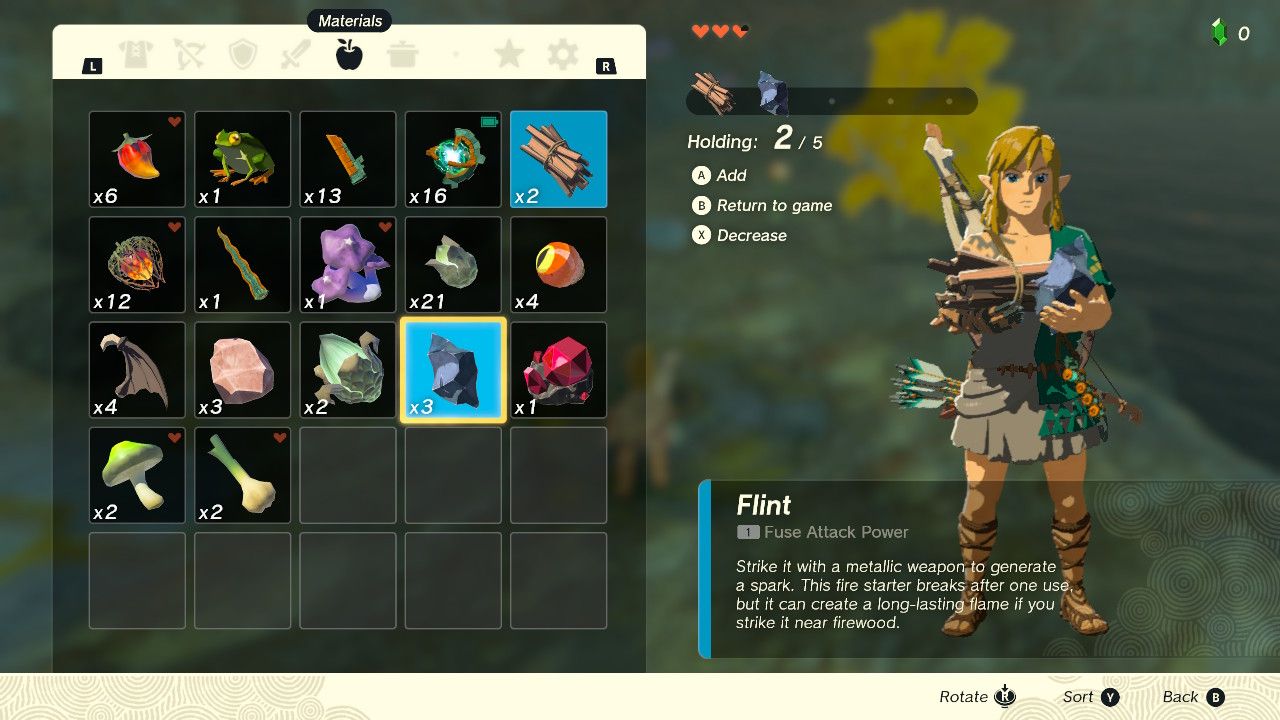Open the gear system tab
The width and height of the screenshot is (1280, 720).
tap(563, 55)
